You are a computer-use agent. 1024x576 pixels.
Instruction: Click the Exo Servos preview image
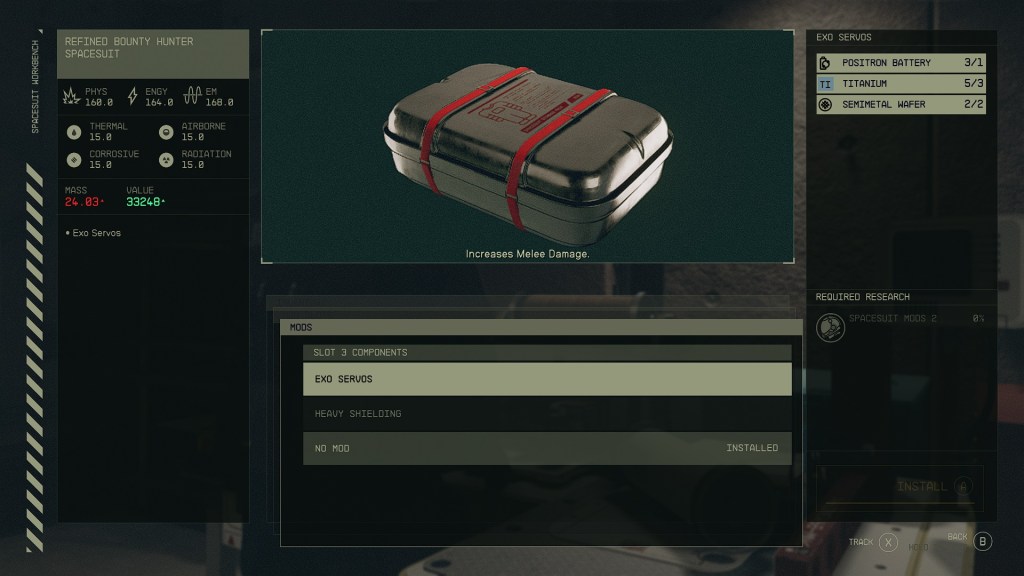point(527,145)
